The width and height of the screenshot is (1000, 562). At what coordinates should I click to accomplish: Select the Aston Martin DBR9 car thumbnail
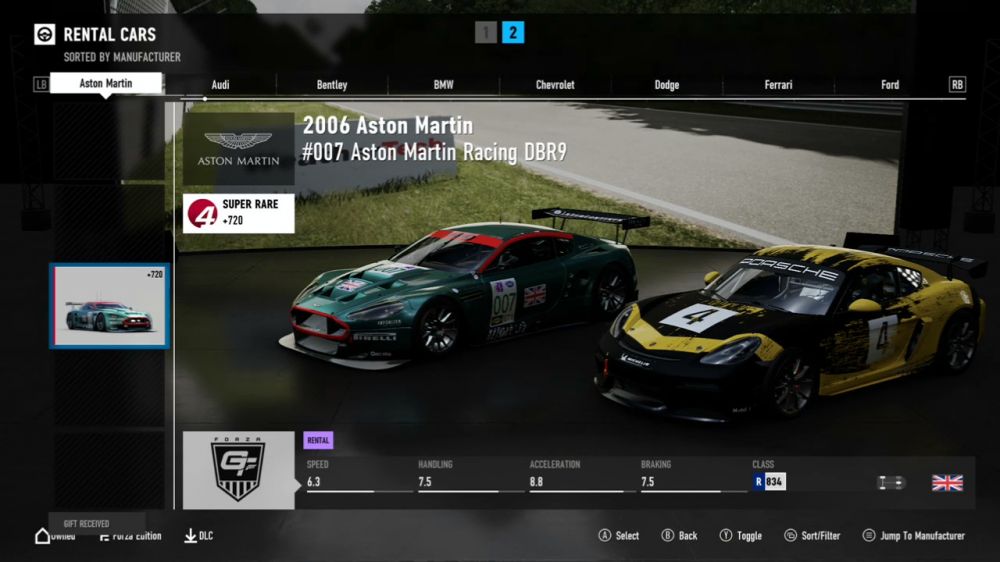110,306
